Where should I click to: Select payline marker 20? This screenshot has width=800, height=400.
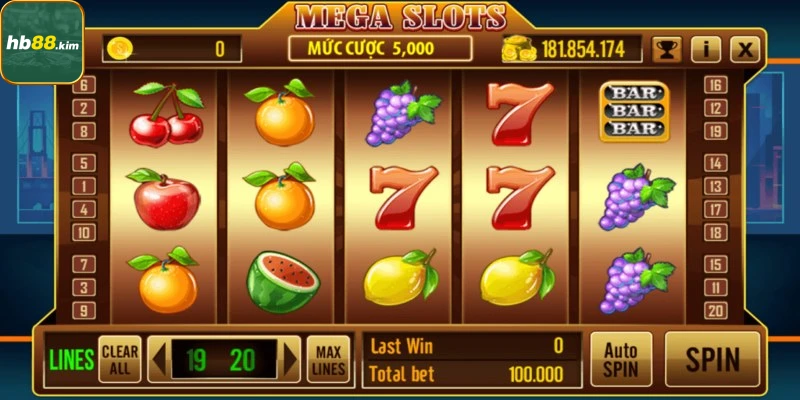coord(714,311)
